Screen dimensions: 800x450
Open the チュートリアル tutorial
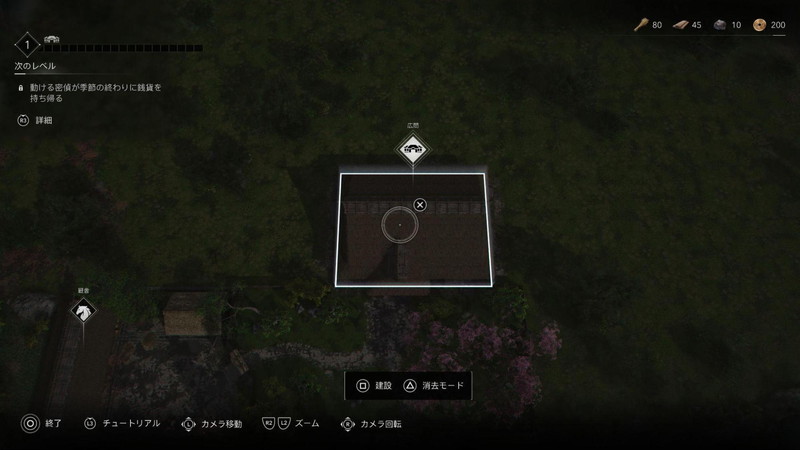(x=121, y=423)
